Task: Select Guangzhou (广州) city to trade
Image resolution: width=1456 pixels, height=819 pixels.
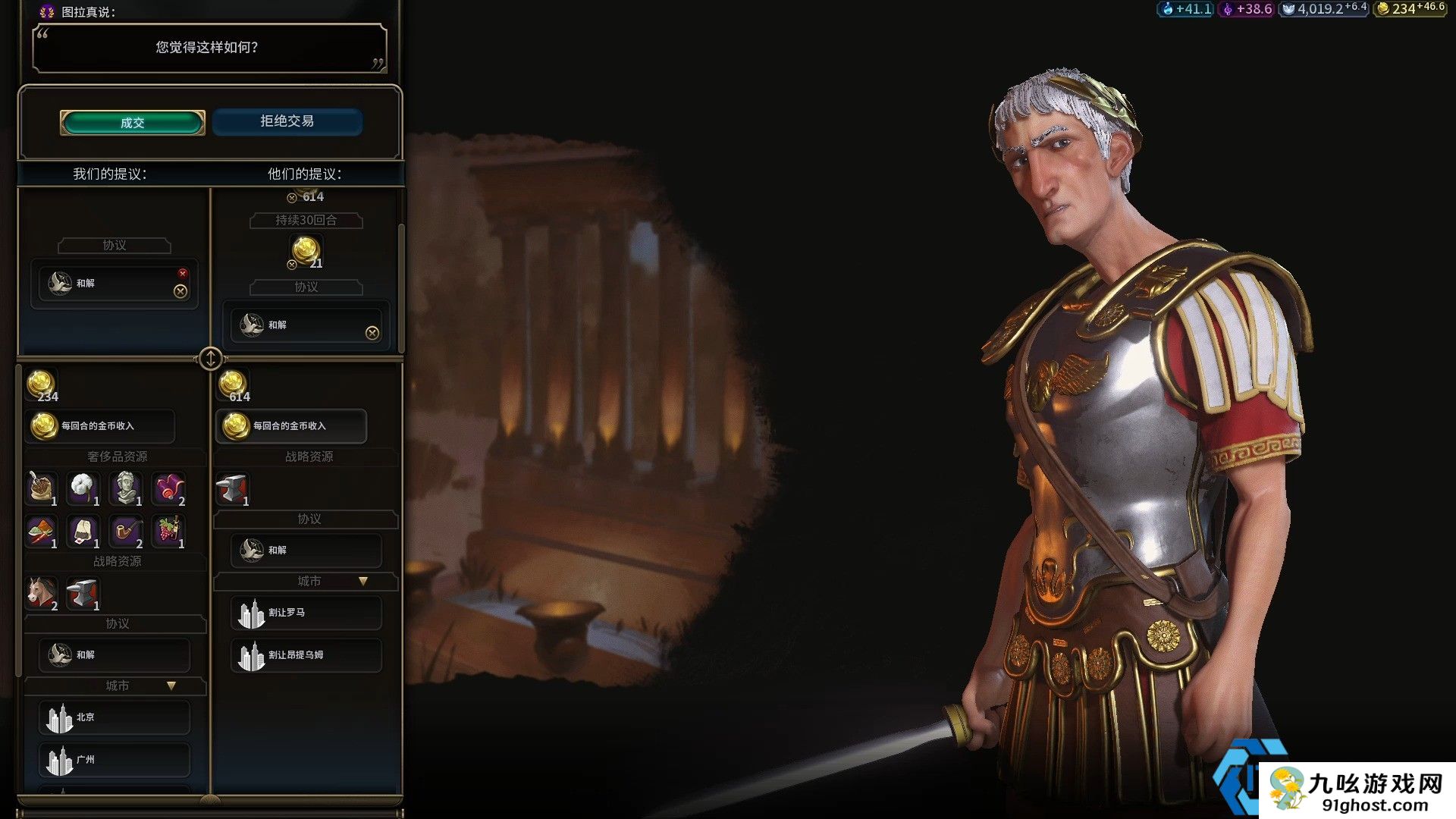Action: coord(114,760)
